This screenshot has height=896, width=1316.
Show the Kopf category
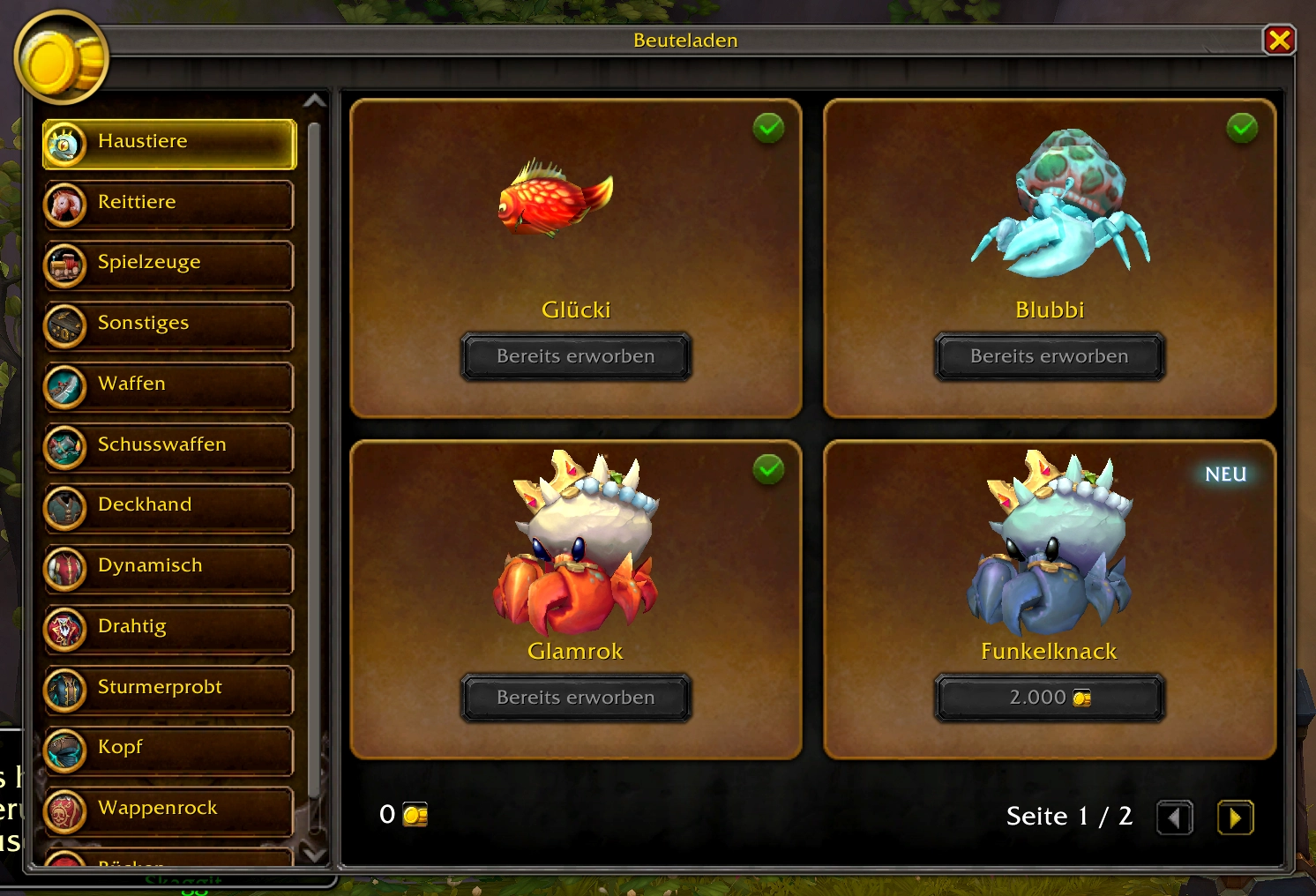click(x=169, y=750)
